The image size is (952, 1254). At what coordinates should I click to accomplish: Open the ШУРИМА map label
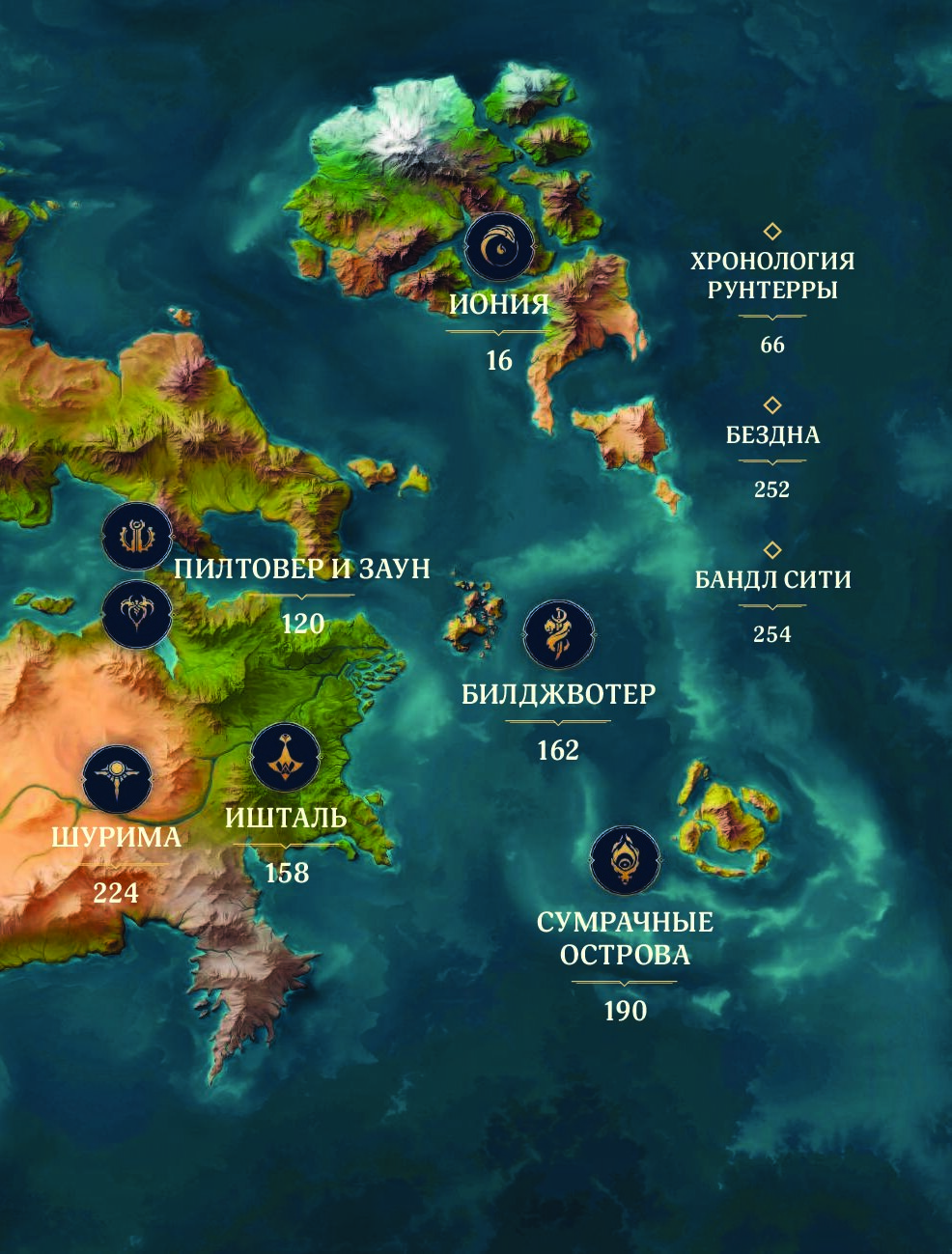116,837
